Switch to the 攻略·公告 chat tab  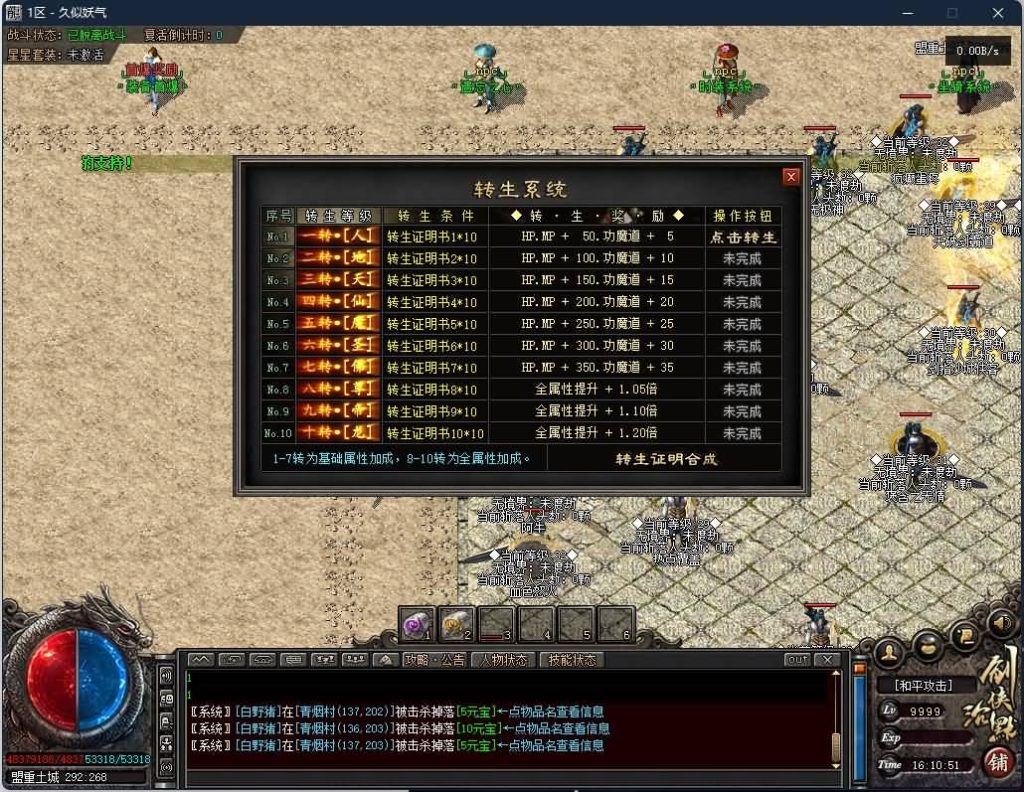pyautogui.click(x=434, y=660)
